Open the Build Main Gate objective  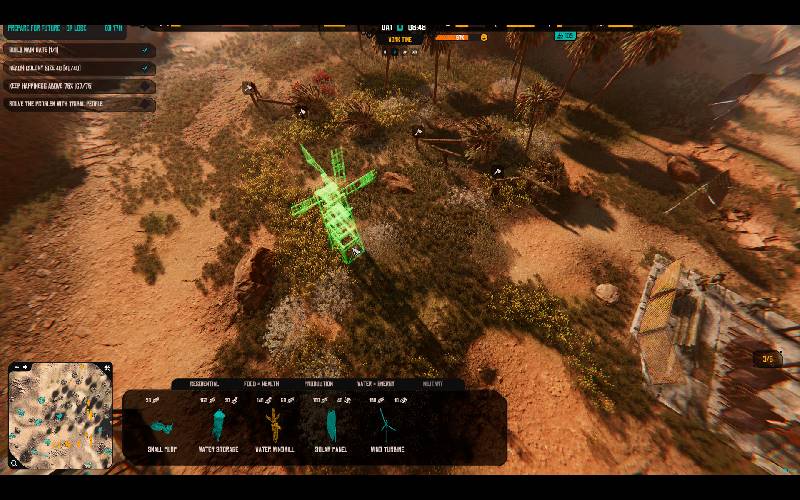tap(75, 50)
